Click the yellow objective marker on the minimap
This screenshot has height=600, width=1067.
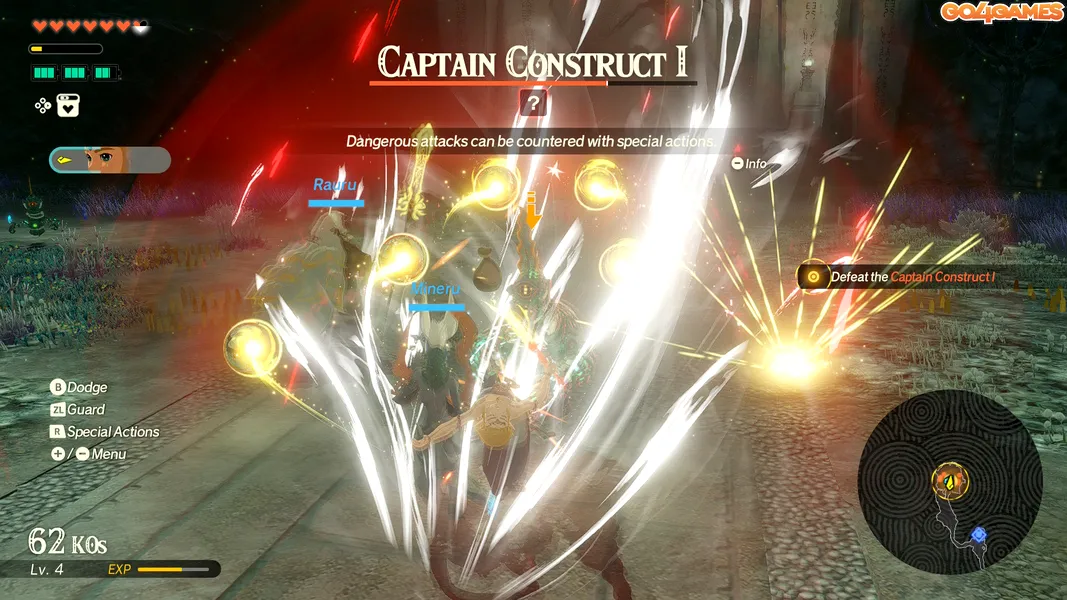click(x=946, y=481)
